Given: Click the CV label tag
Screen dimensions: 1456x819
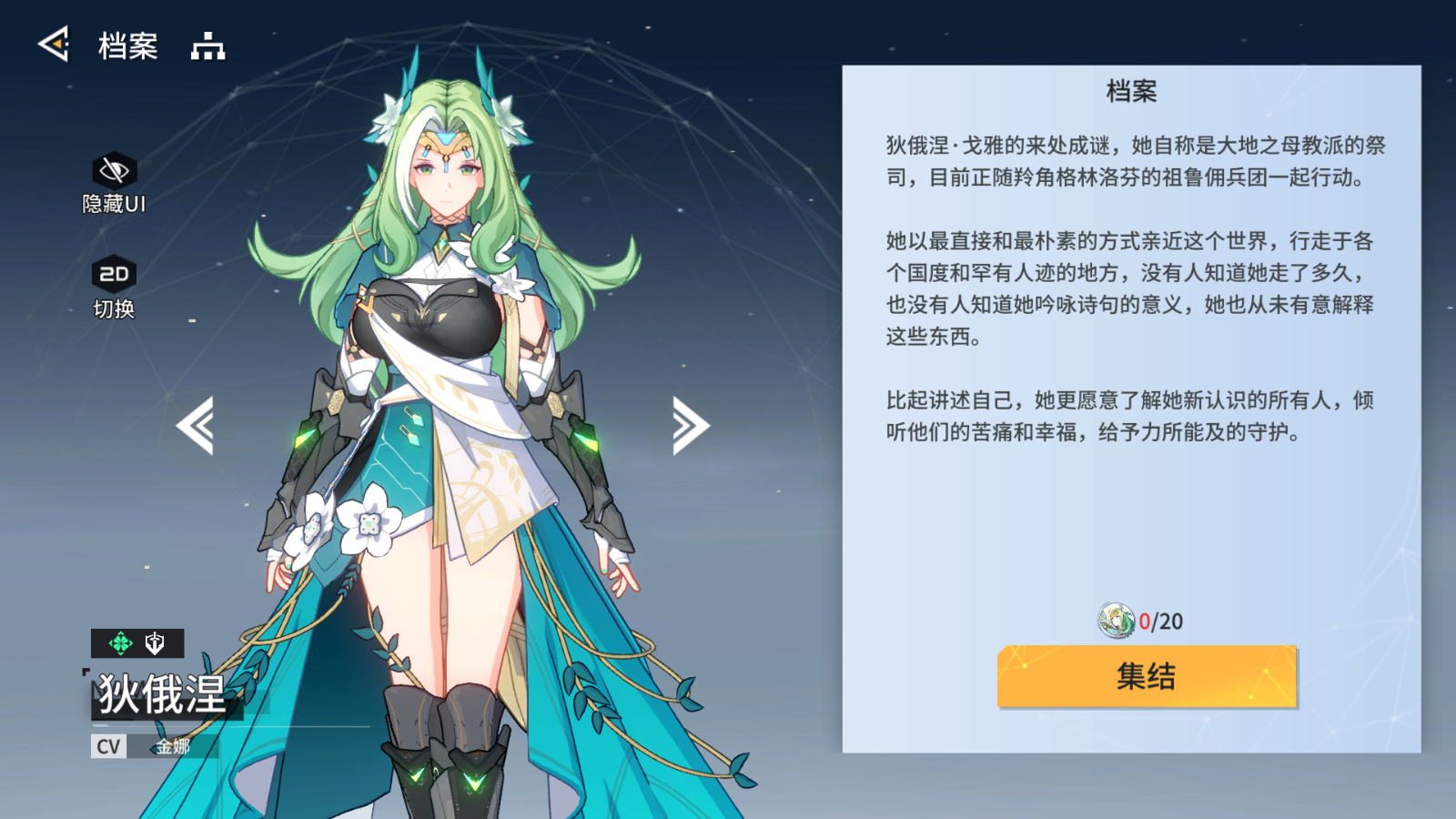Looking at the screenshot, I should coord(107,747).
